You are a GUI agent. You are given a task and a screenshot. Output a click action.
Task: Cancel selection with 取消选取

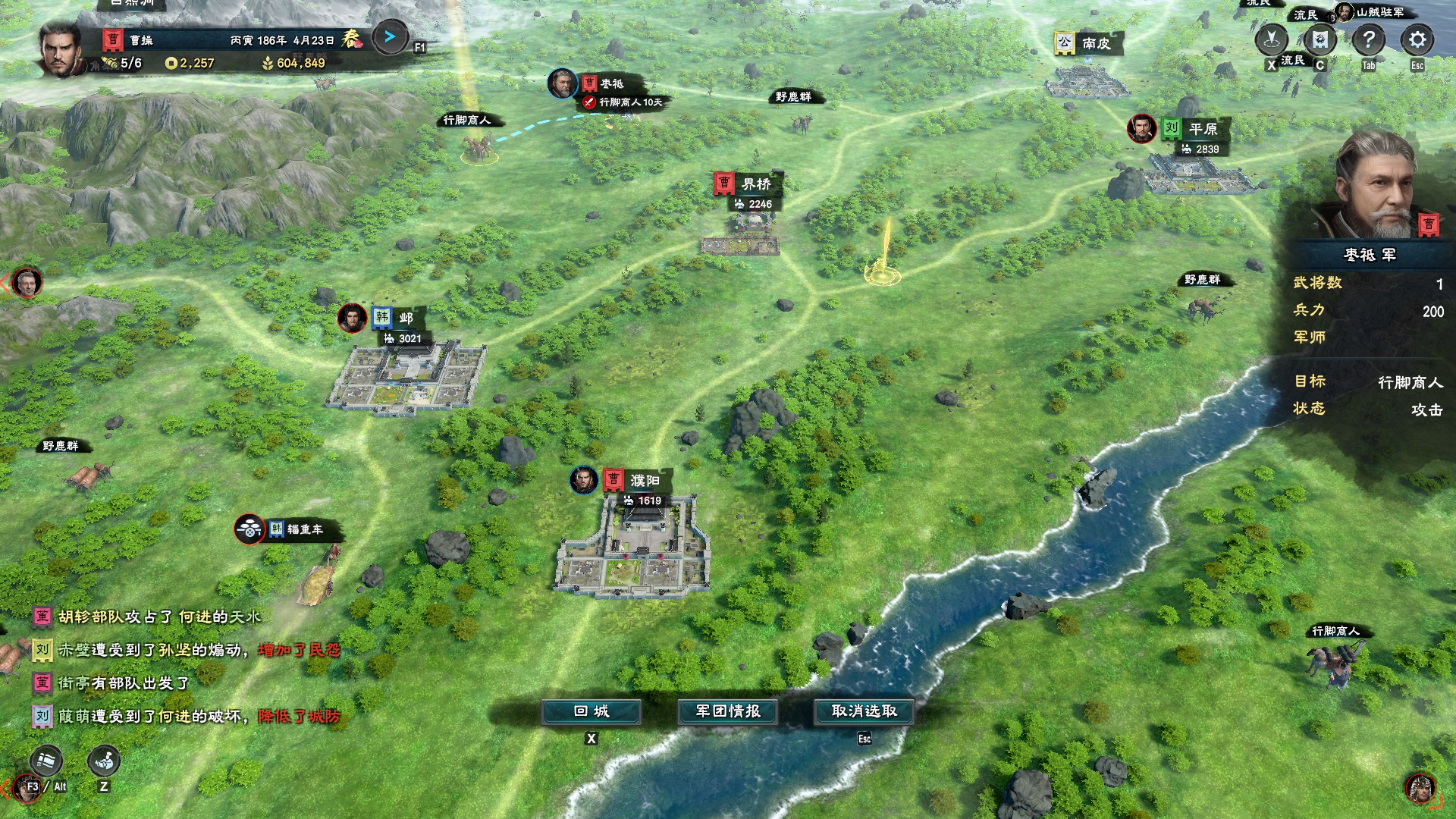tap(864, 711)
